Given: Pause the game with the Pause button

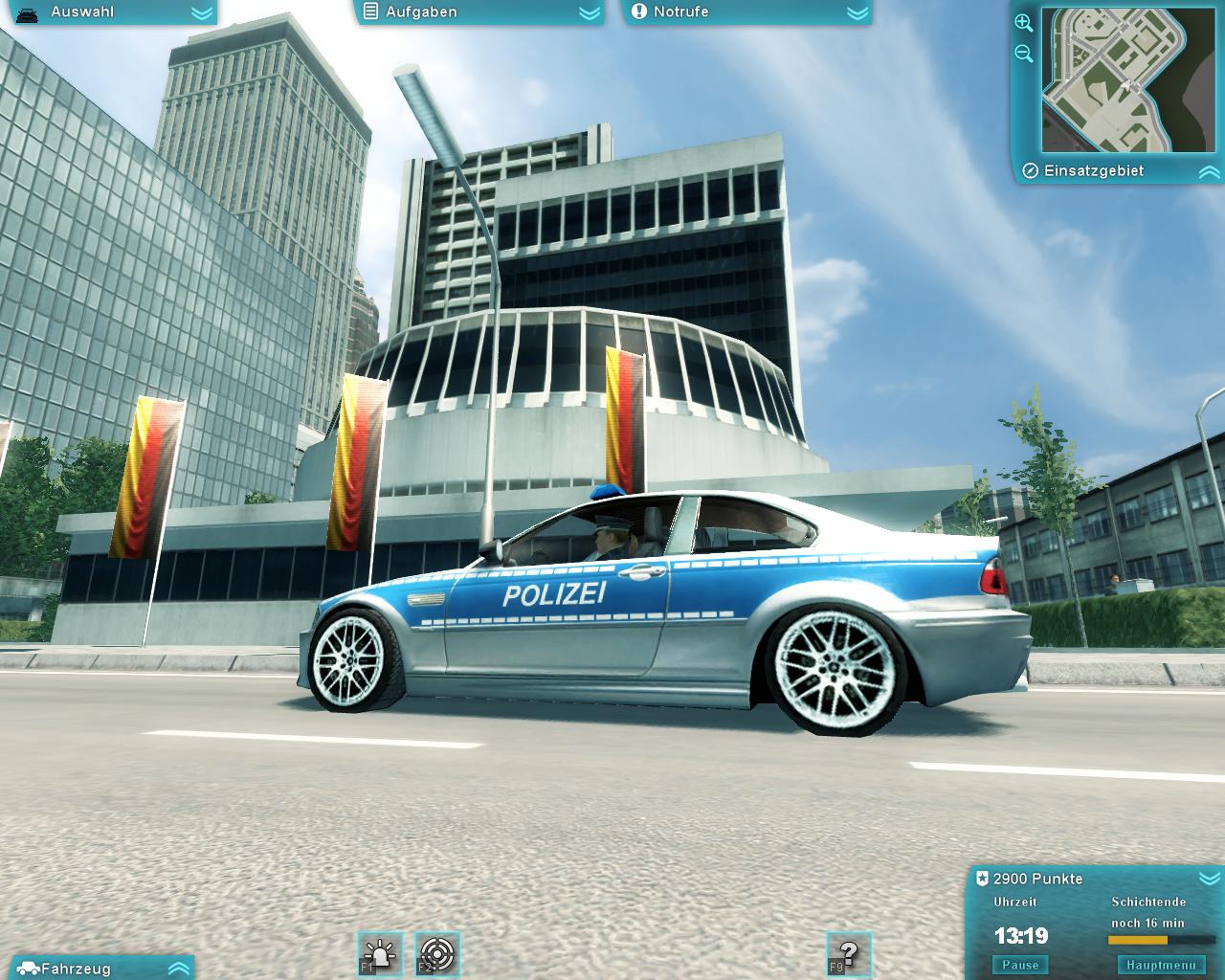Looking at the screenshot, I should 1020,965.
